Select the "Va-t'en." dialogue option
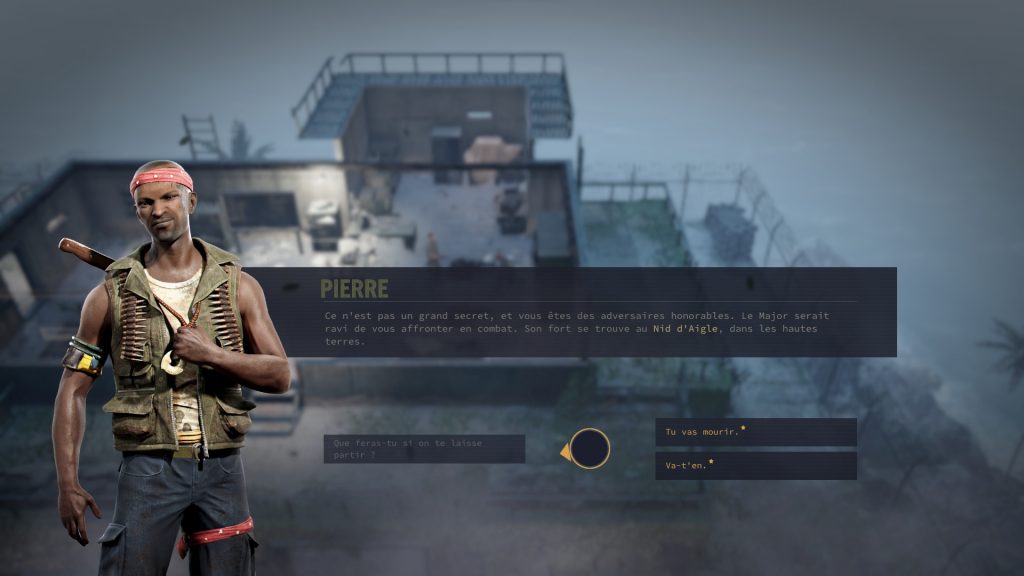 (755, 466)
